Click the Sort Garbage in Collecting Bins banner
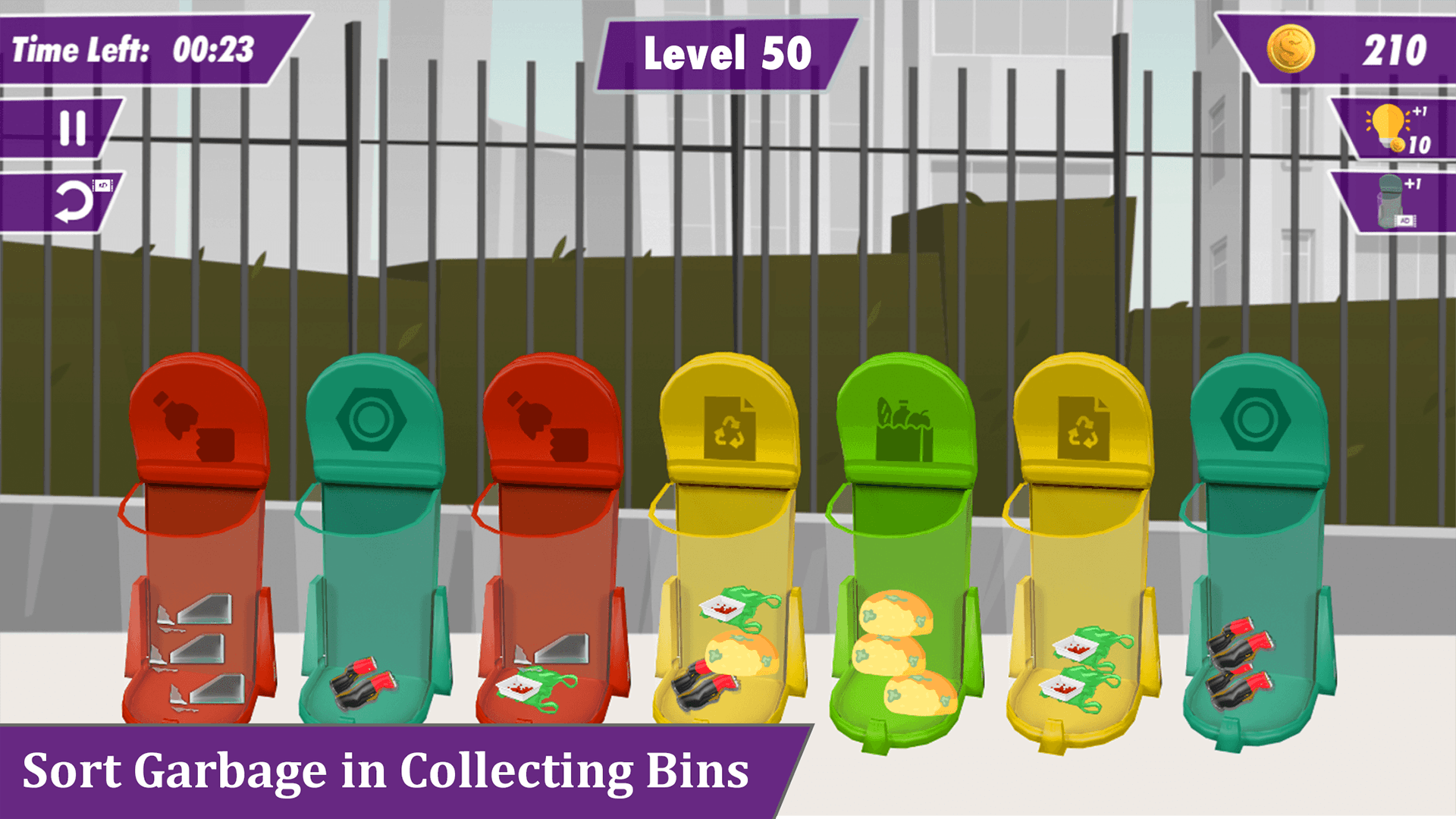This screenshot has width=1456, height=819. (387, 771)
